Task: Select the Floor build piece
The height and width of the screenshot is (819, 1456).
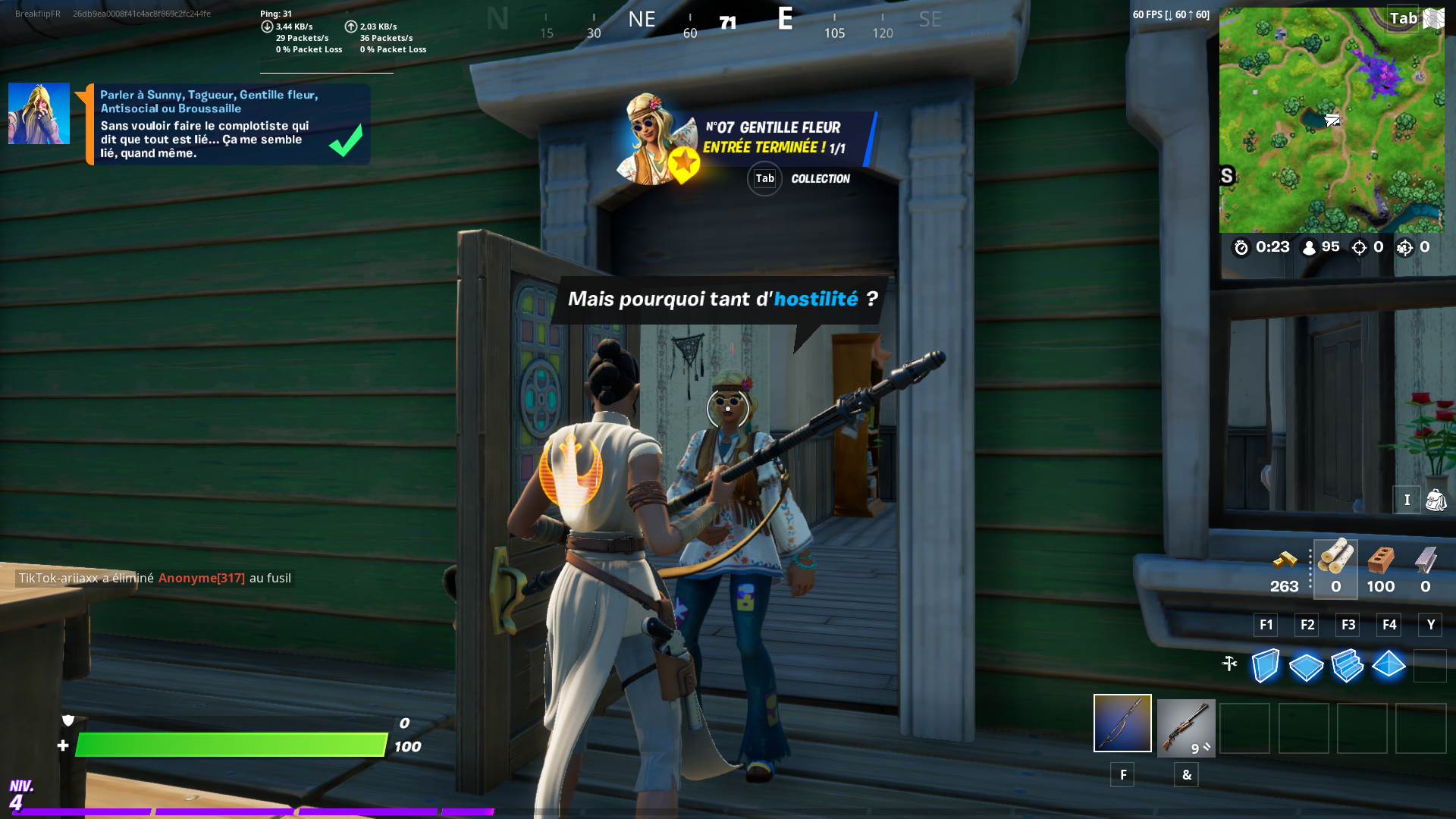Action: tap(1306, 666)
